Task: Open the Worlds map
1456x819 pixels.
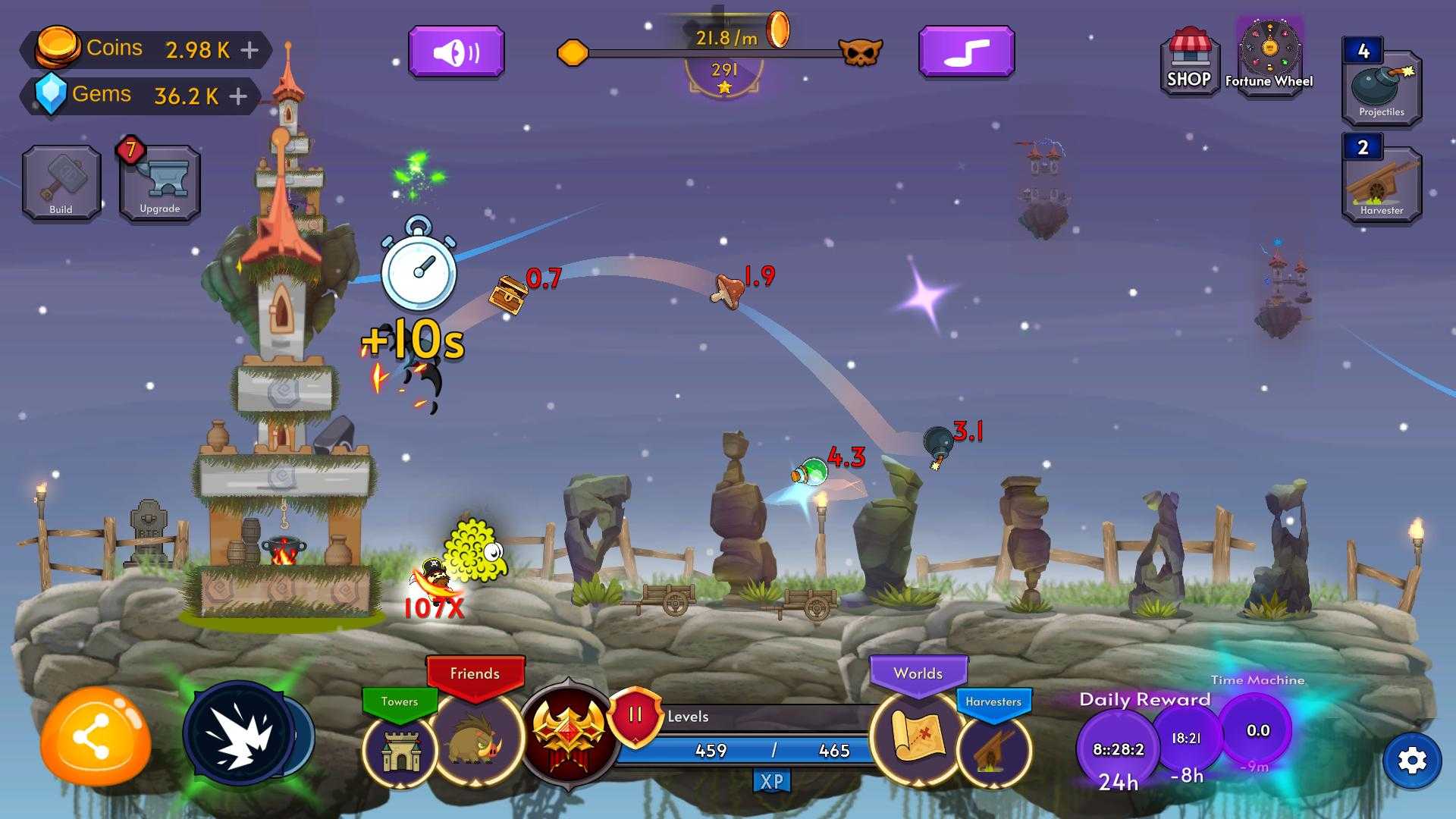Action: 918,737
